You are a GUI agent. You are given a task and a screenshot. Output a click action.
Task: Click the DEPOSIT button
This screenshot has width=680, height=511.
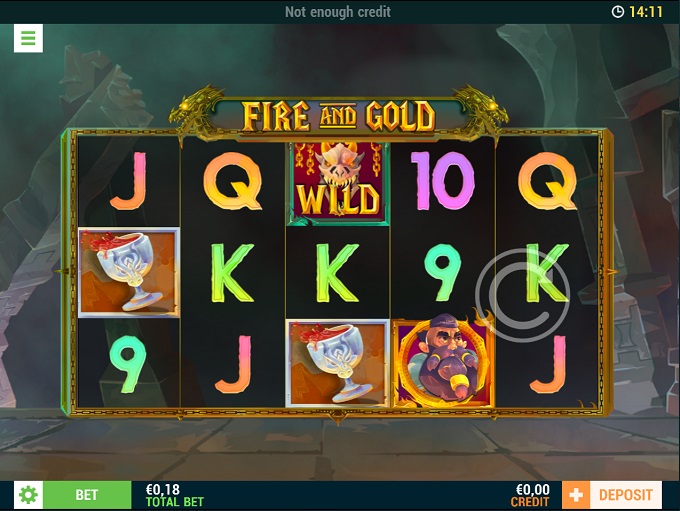tap(625, 495)
